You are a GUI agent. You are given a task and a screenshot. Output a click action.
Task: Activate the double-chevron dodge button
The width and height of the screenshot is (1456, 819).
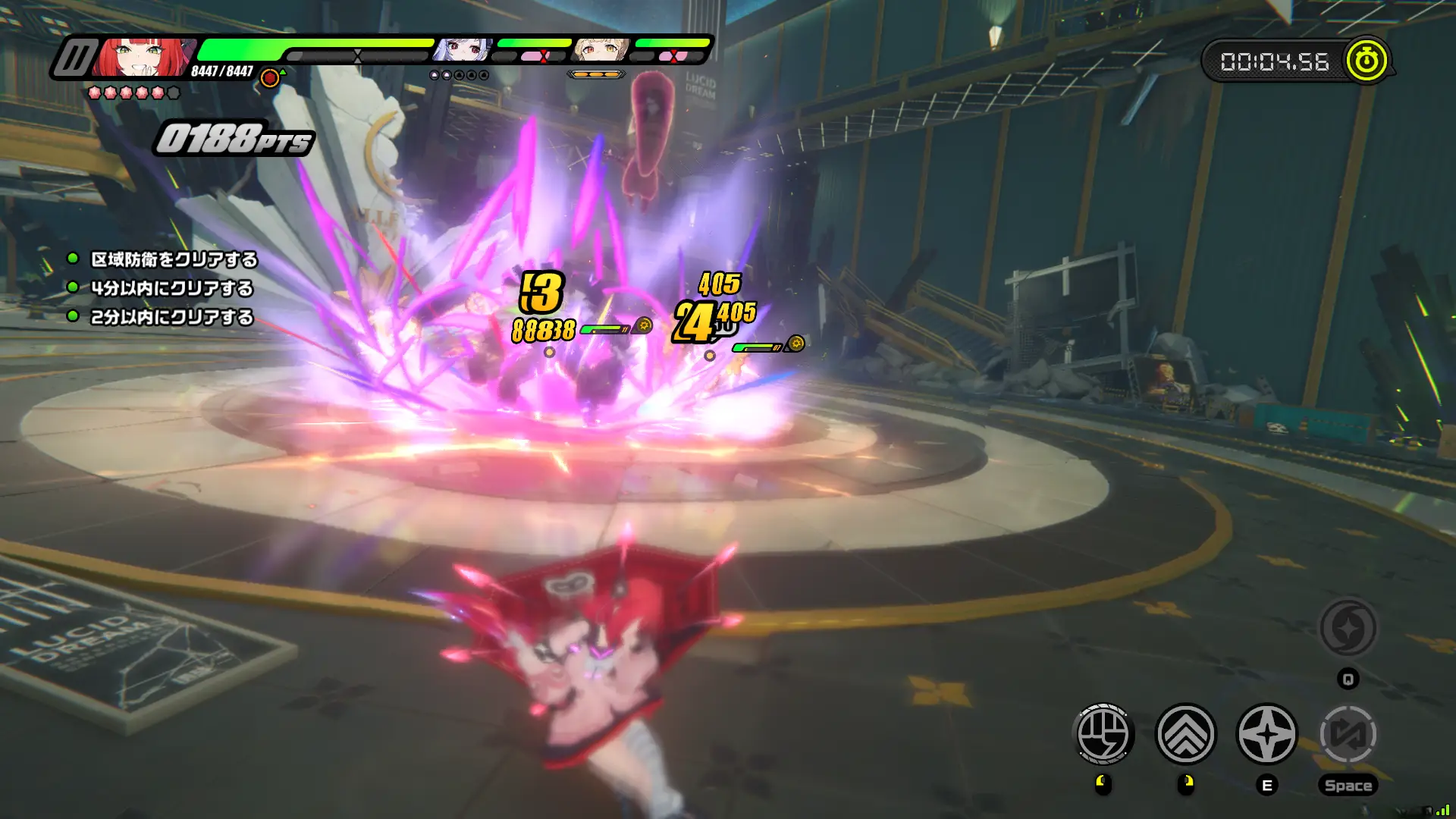point(1186,733)
